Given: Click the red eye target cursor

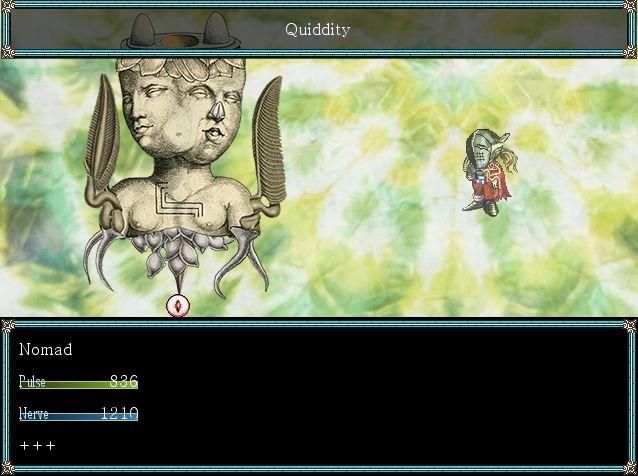Looking at the screenshot, I should coord(178,305).
